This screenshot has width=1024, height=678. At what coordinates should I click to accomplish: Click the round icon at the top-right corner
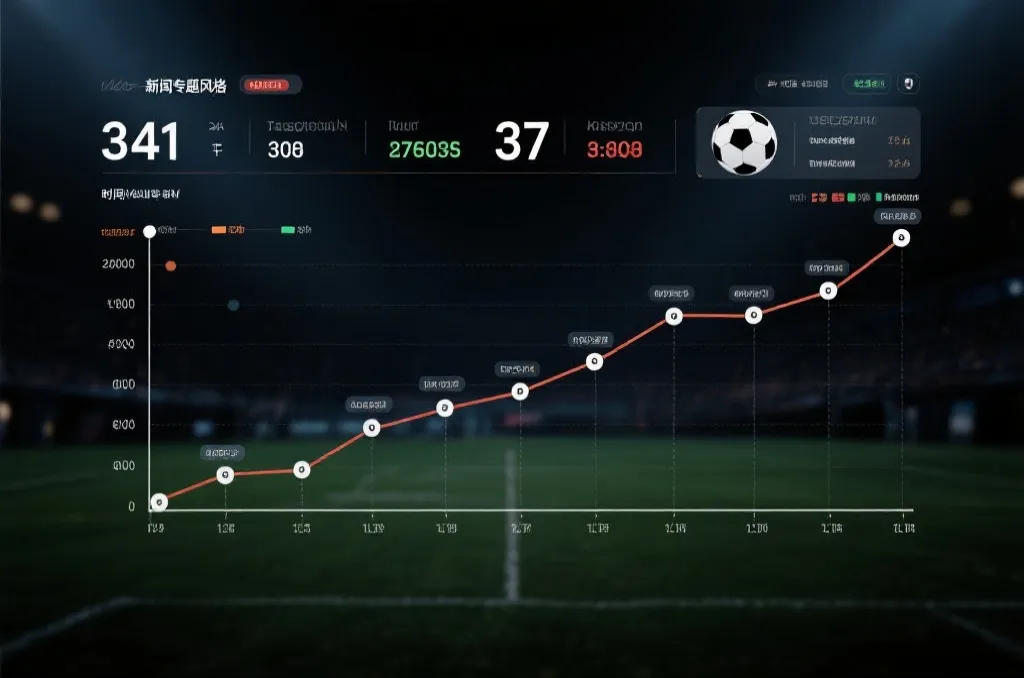pos(909,84)
